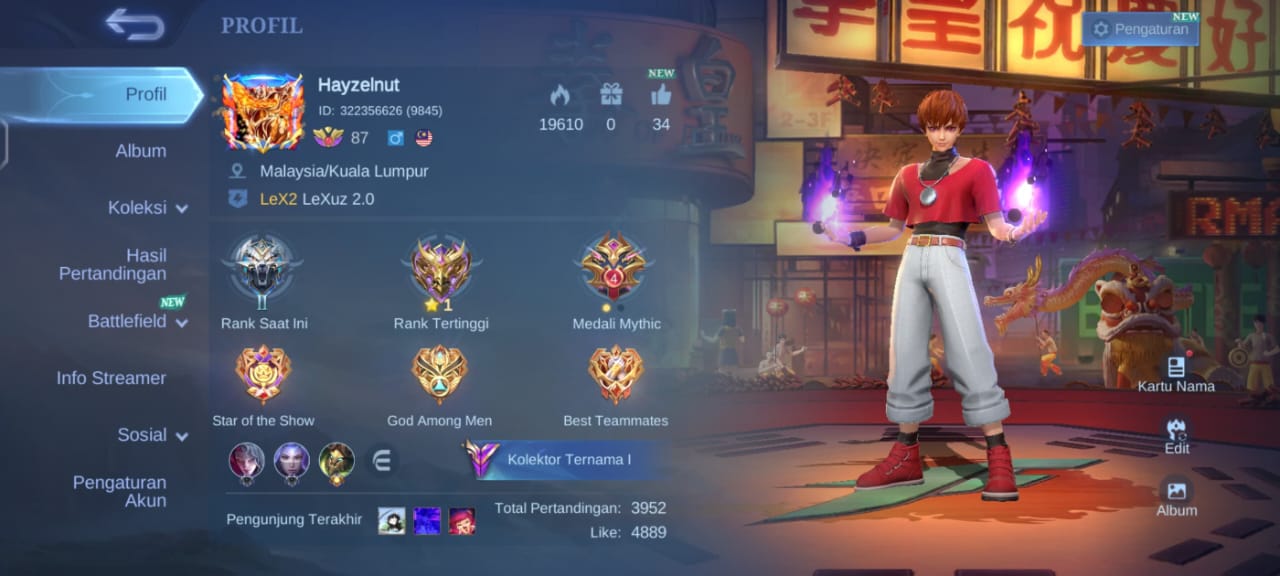Open Pengaturan Akun account settings

pyautogui.click(x=119, y=491)
